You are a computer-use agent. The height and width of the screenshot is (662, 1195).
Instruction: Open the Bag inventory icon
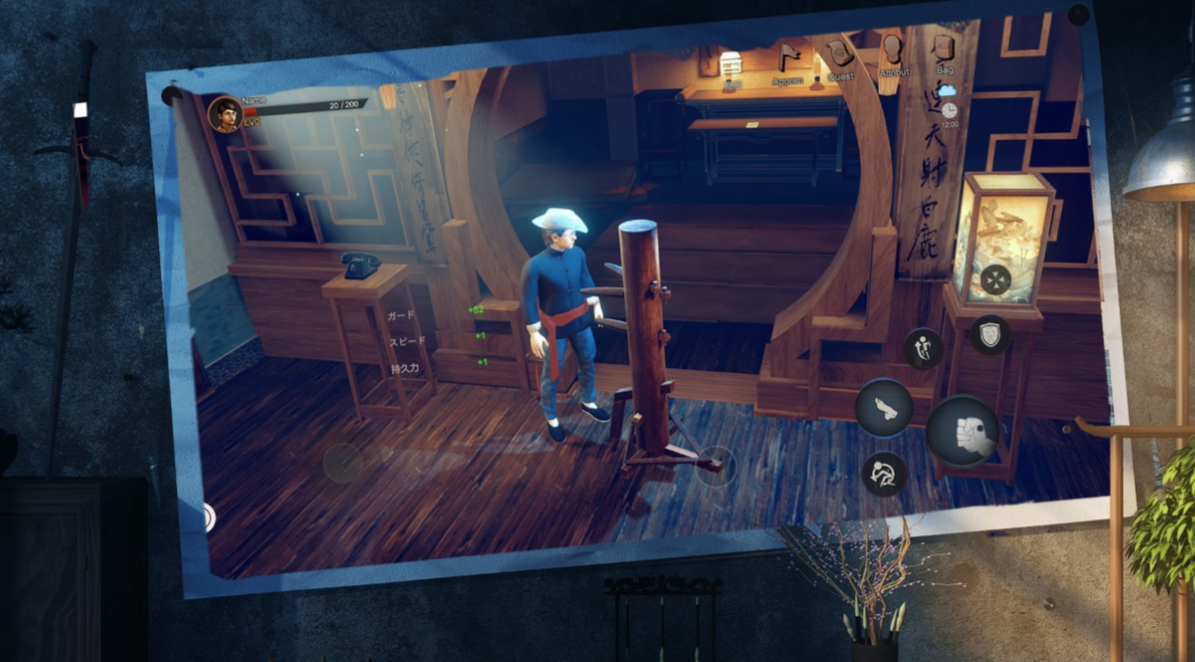tap(944, 52)
